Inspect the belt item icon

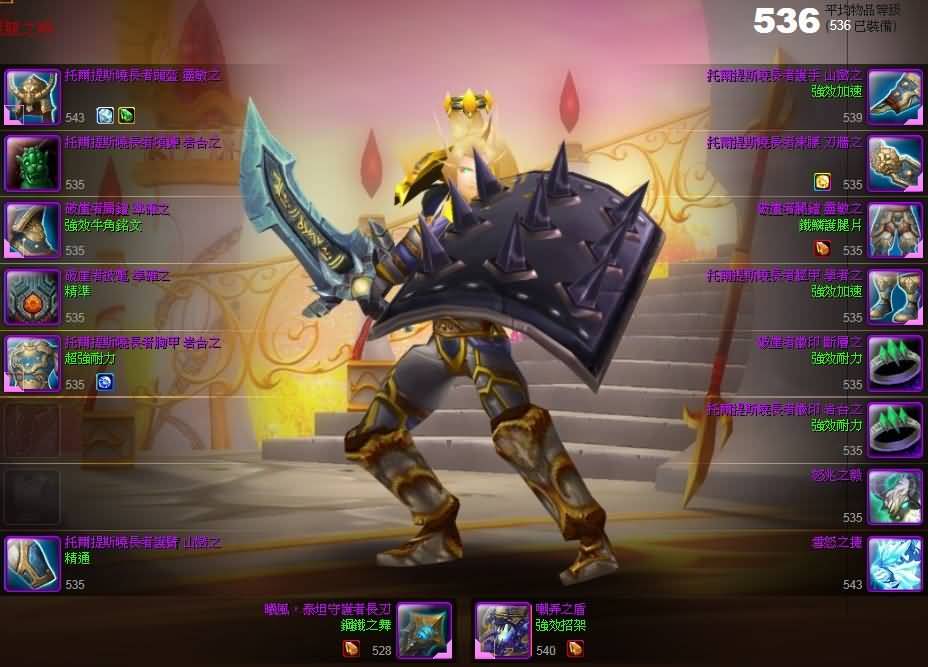coord(894,163)
